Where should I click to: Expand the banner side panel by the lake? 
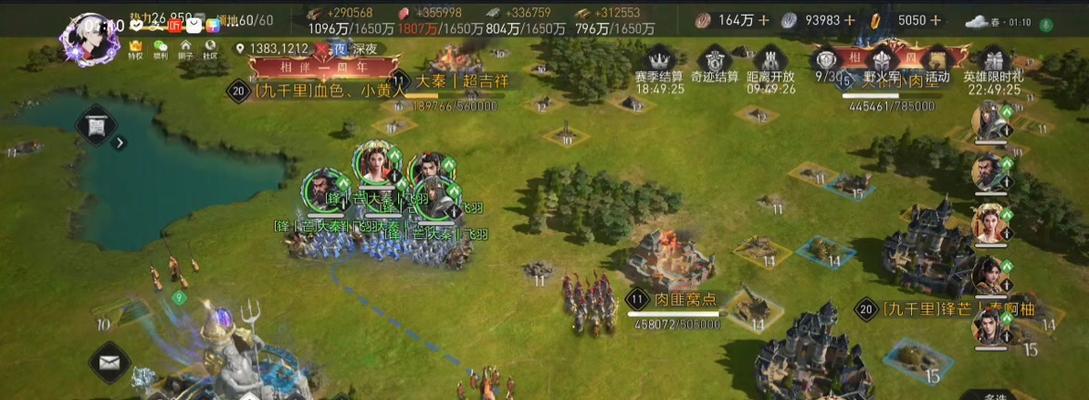point(121,143)
